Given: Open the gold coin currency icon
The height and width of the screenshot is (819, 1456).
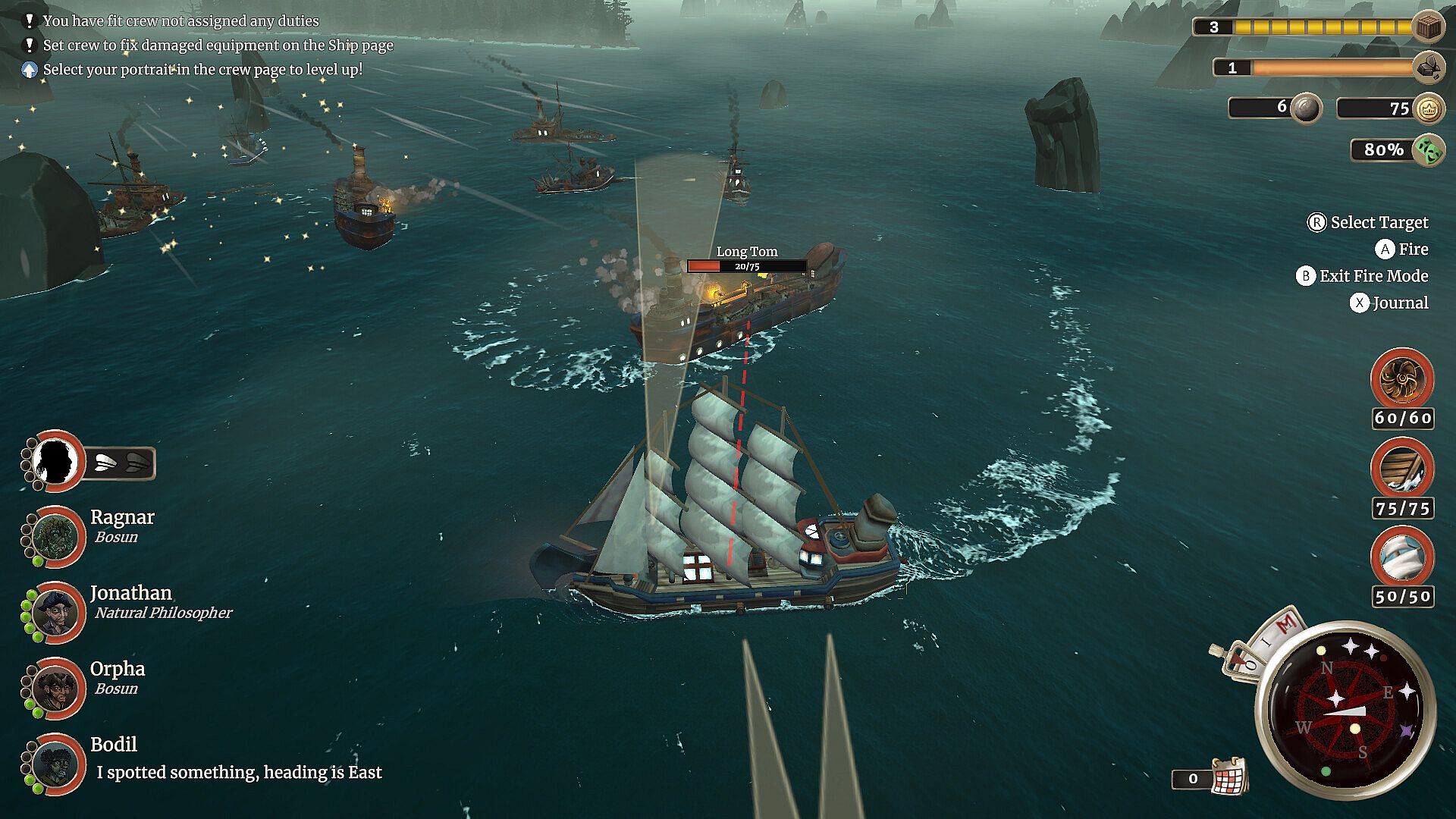Looking at the screenshot, I should pyautogui.click(x=1429, y=108).
